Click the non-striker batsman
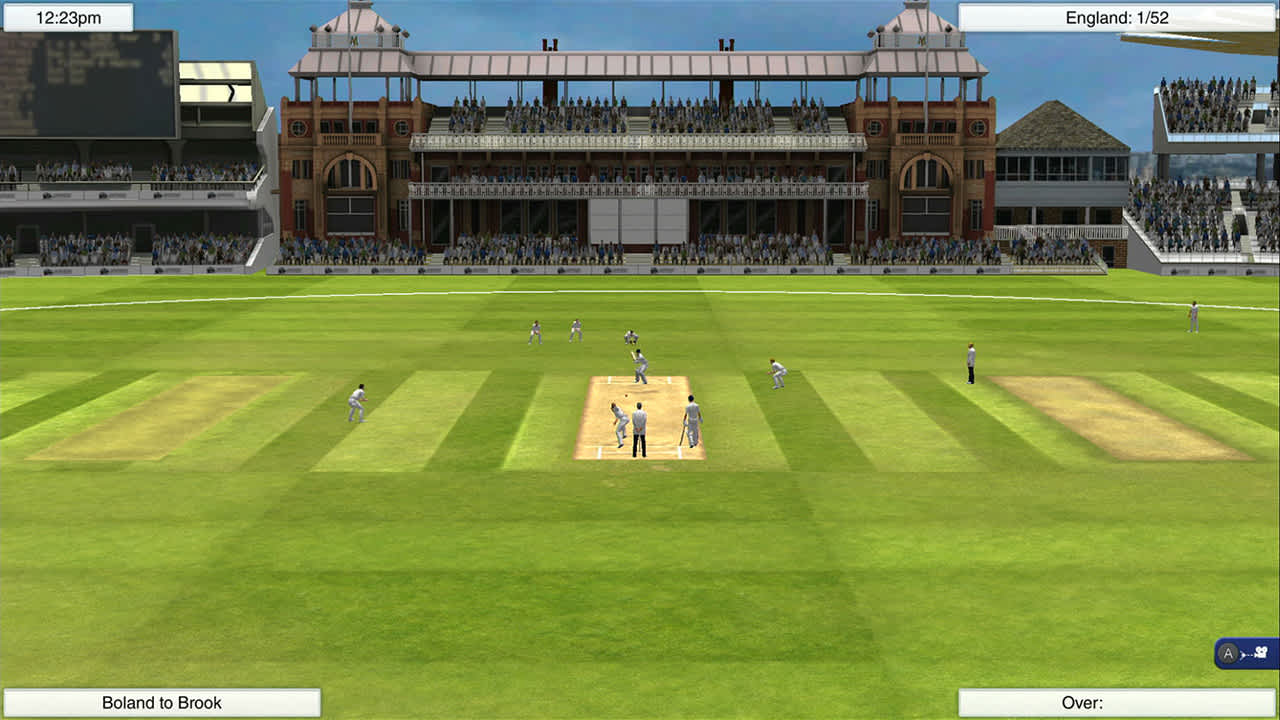 (690, 422)
